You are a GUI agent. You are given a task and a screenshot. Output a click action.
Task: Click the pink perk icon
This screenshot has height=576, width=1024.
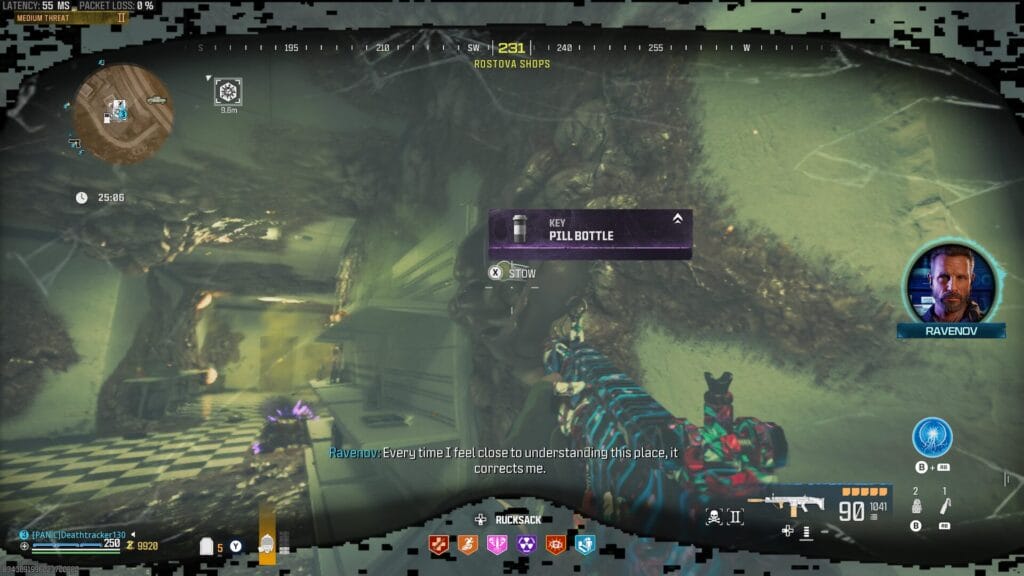pos(497,544)
